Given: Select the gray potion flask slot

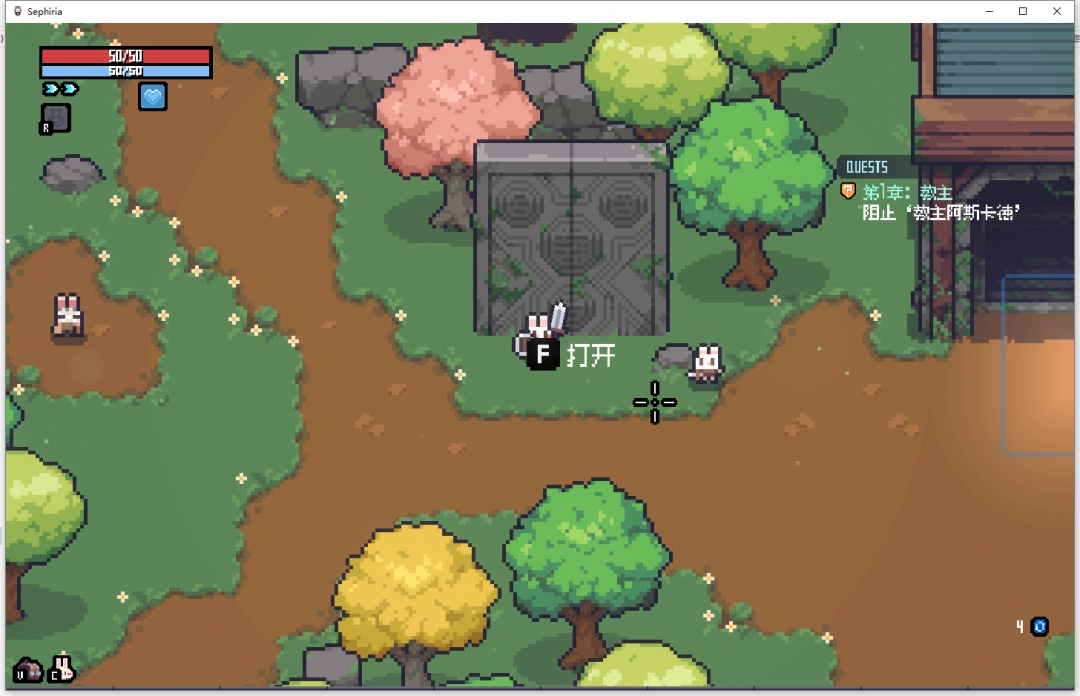Looking at the screenshot, I should [x=56, y=118].
